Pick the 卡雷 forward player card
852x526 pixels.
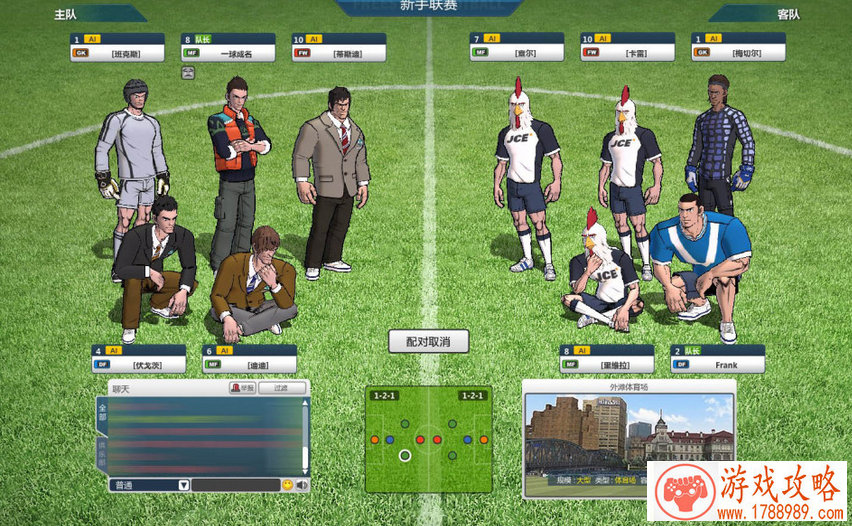pyautogui.click(x=627, y=47)
